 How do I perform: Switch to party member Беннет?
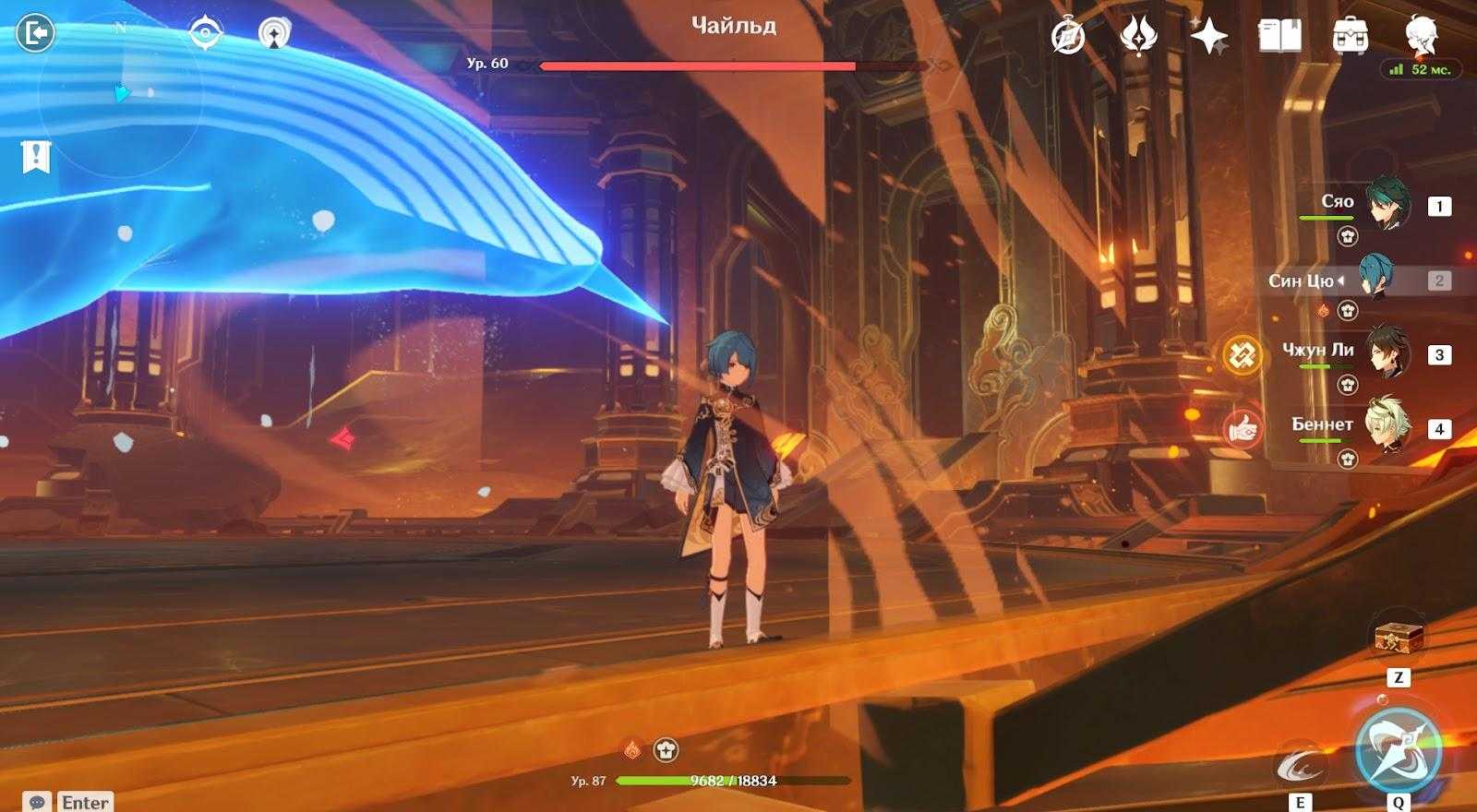1387,428
